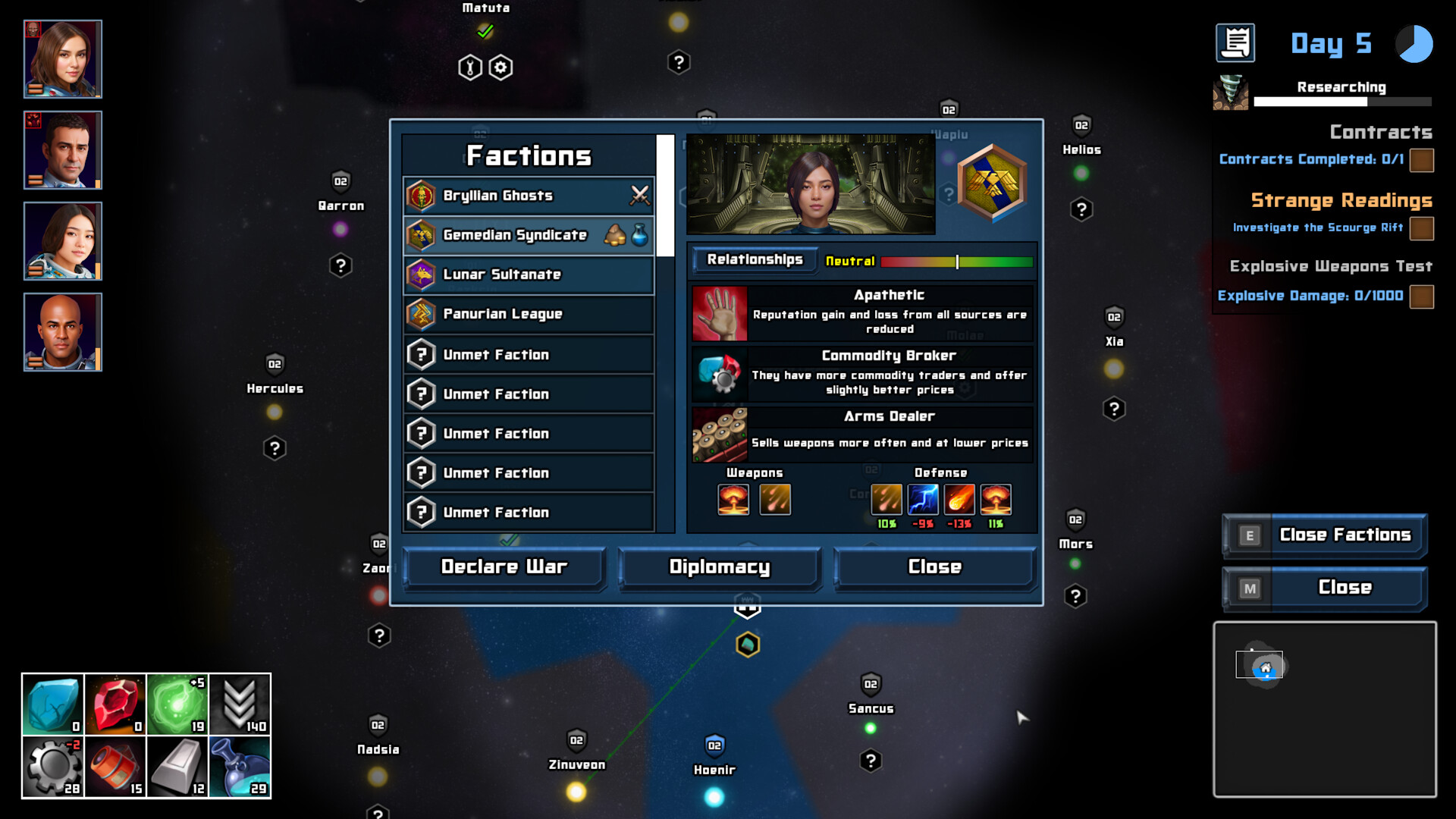Open the settings gear above the Factions window
This screenshot has height=819, width=1456.
499,67
